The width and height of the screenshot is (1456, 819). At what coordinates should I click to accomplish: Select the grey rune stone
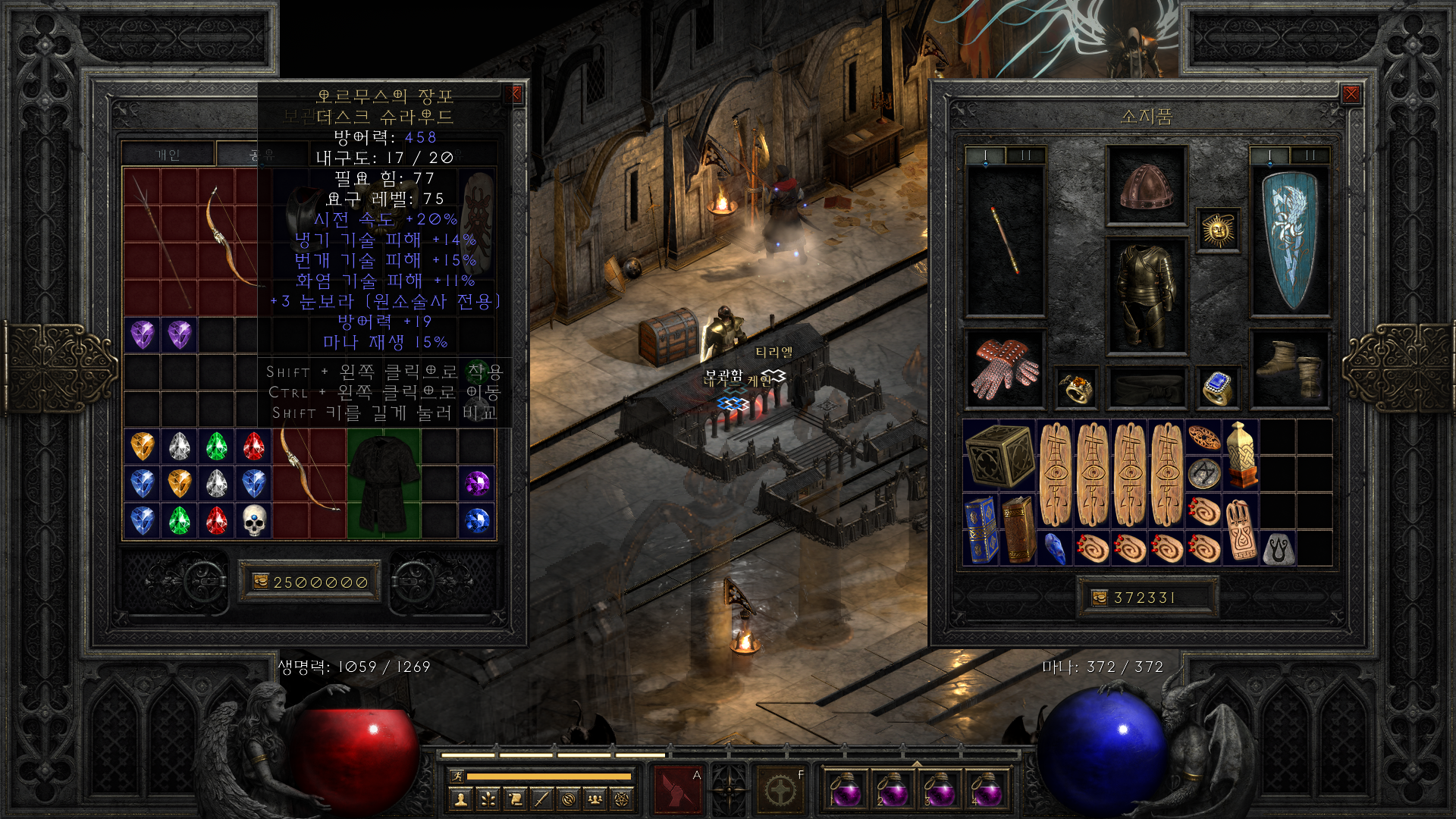[x=1278, y=549]
